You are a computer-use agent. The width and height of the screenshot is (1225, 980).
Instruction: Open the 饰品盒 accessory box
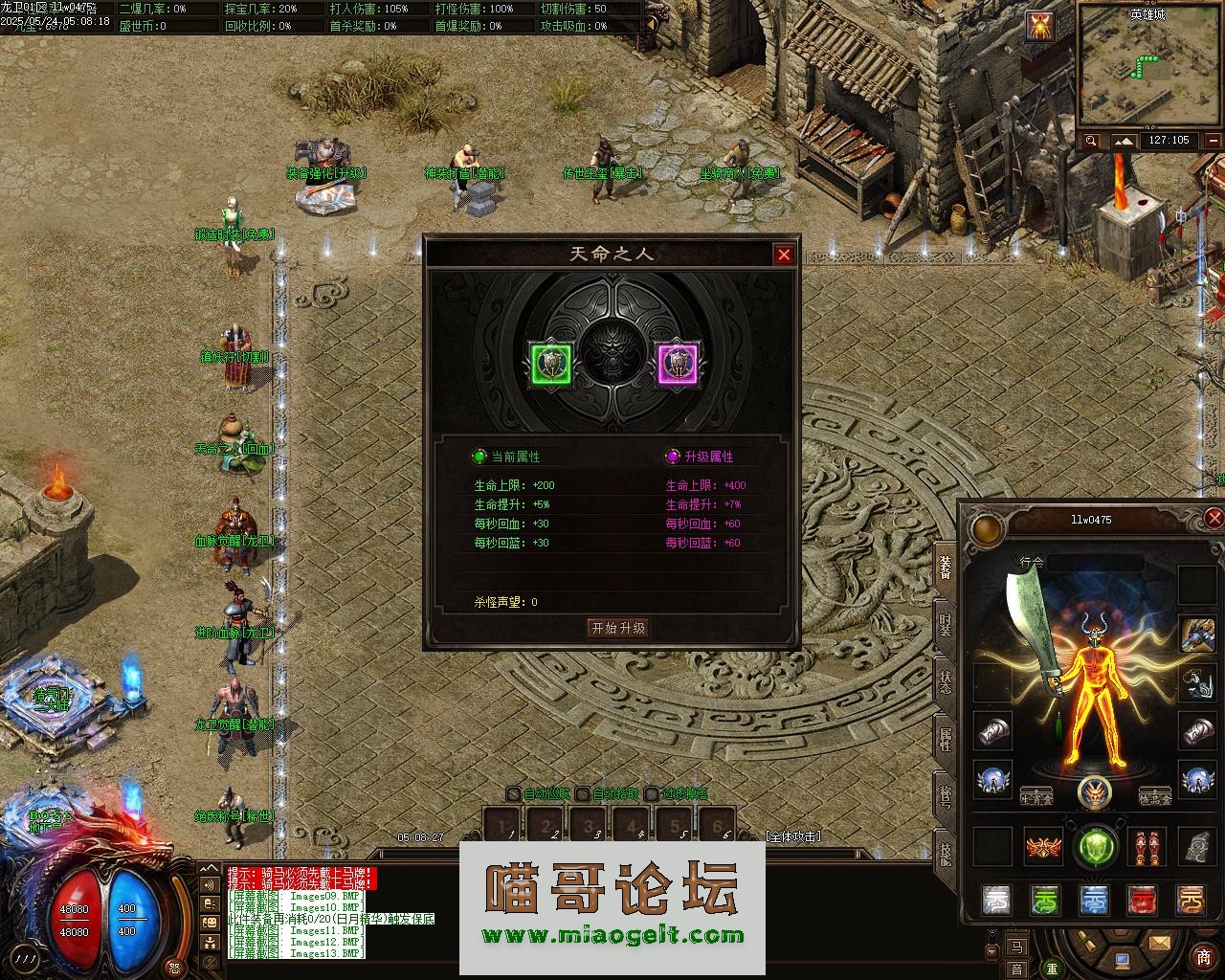1154,797
